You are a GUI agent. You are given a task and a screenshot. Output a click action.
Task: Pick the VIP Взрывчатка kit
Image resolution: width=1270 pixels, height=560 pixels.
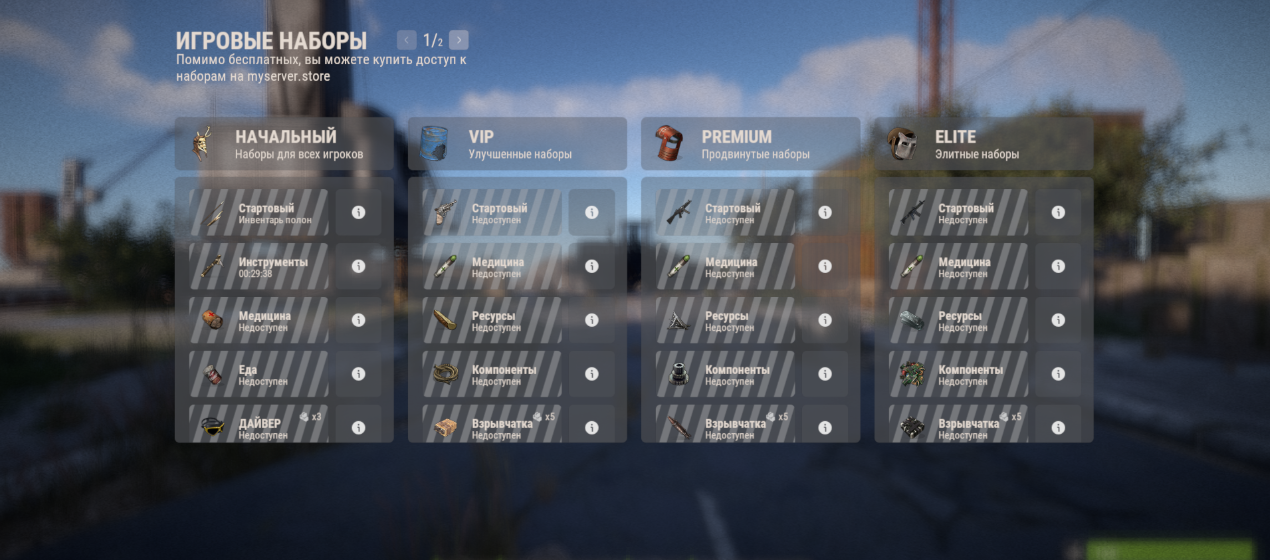point(491,425)
